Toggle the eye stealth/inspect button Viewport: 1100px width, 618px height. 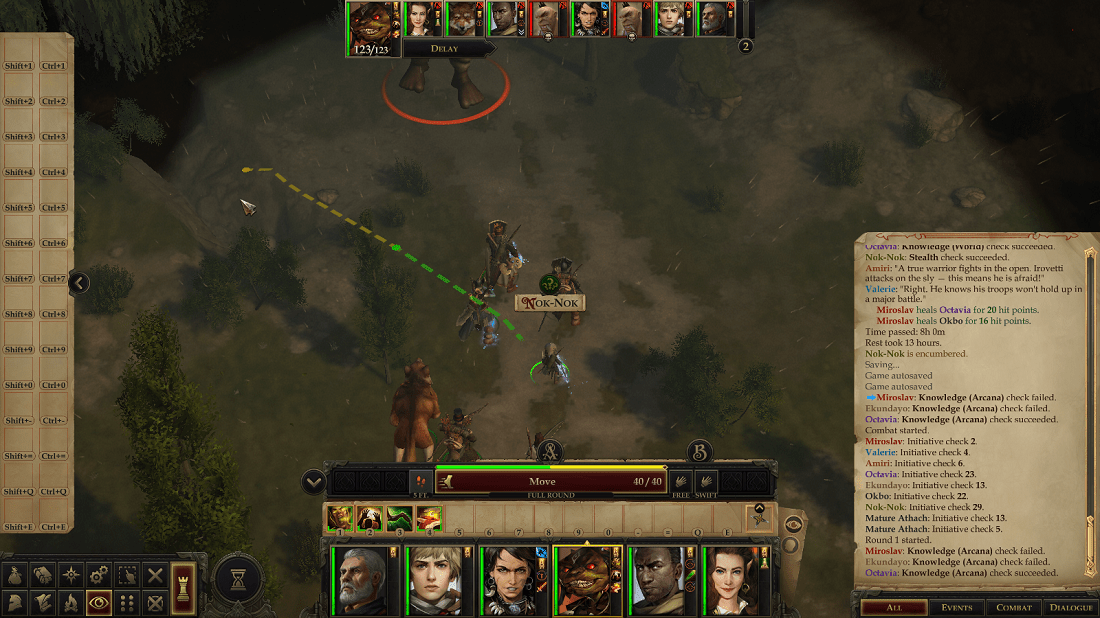coord(99,603)
